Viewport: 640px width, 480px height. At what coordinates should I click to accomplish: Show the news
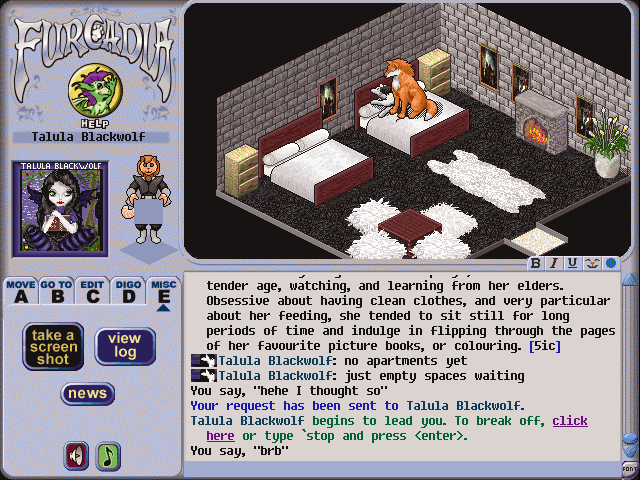click(87, 394)
